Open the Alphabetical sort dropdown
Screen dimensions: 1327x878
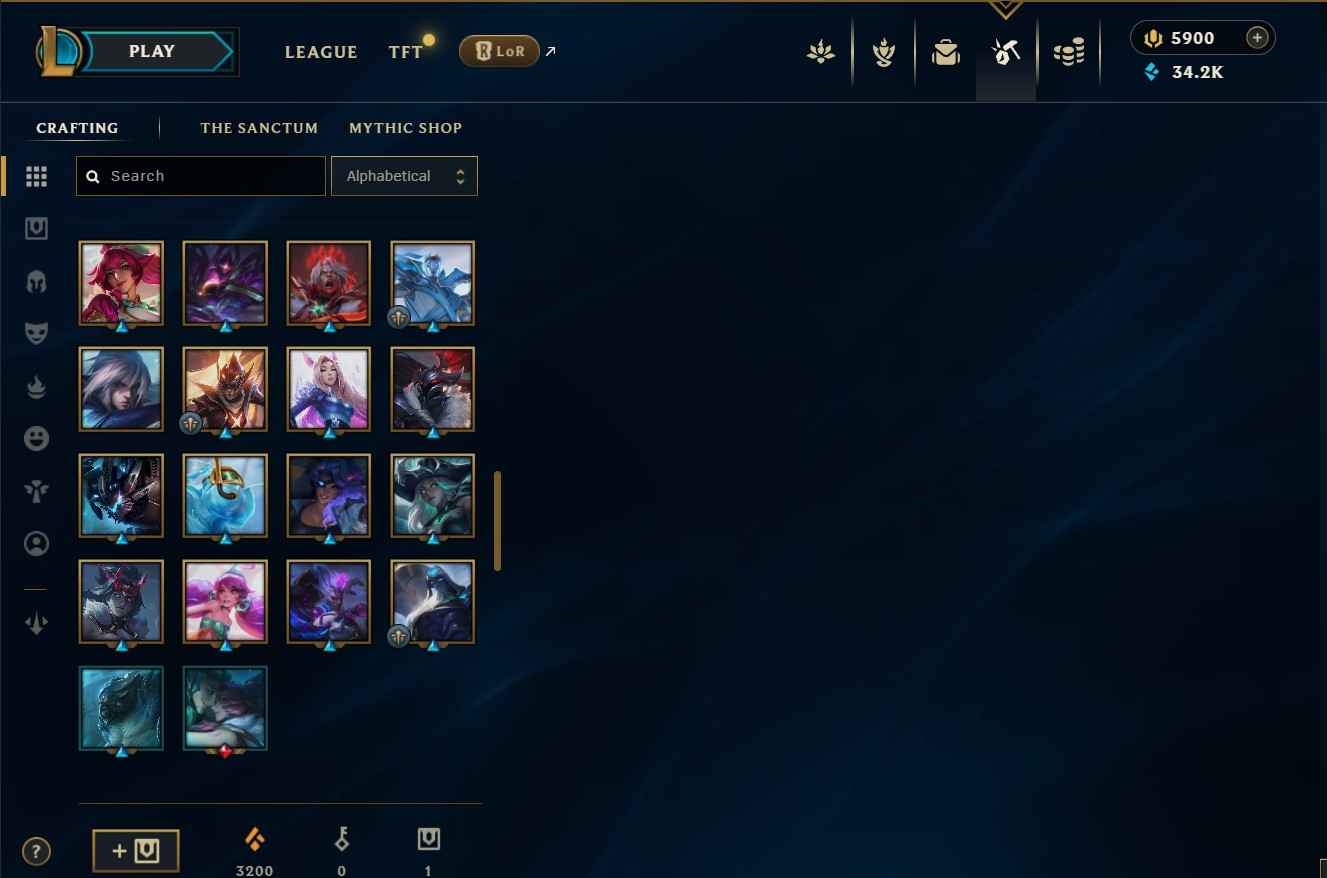pos(404,175)
